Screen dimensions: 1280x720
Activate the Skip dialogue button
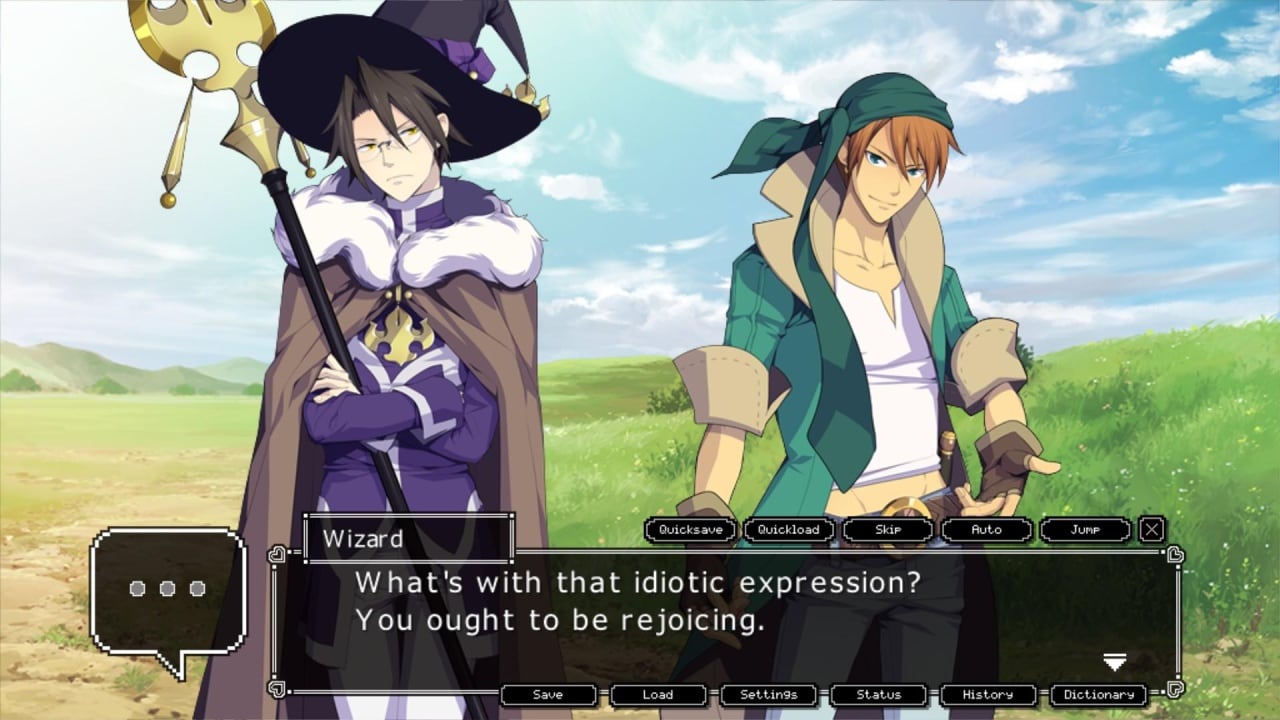pyautogui.click(x=888, y=530)
